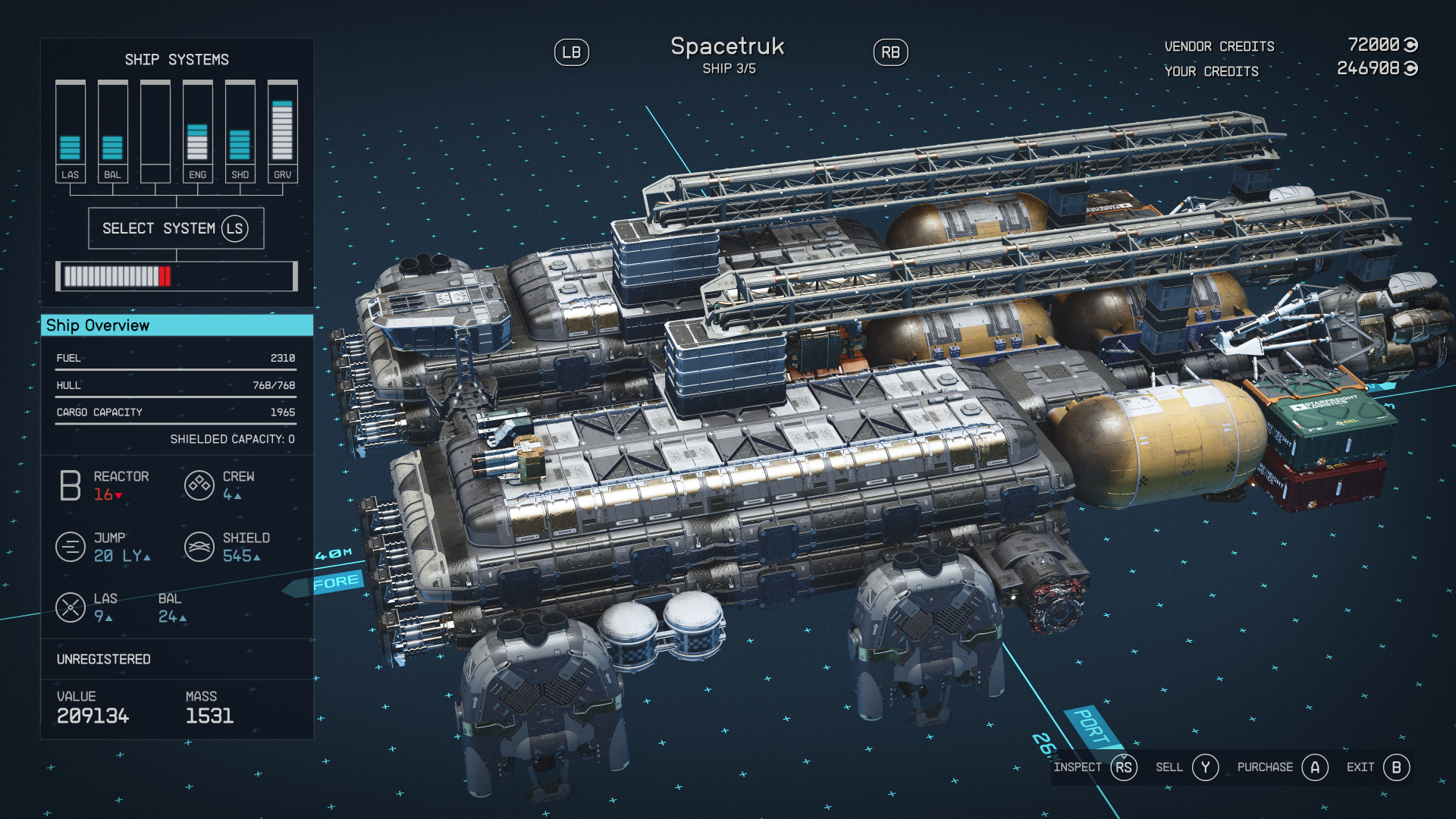1456x819 pixels.
Task: Click the ENG engine power gauge
Action: coord(197,125)
